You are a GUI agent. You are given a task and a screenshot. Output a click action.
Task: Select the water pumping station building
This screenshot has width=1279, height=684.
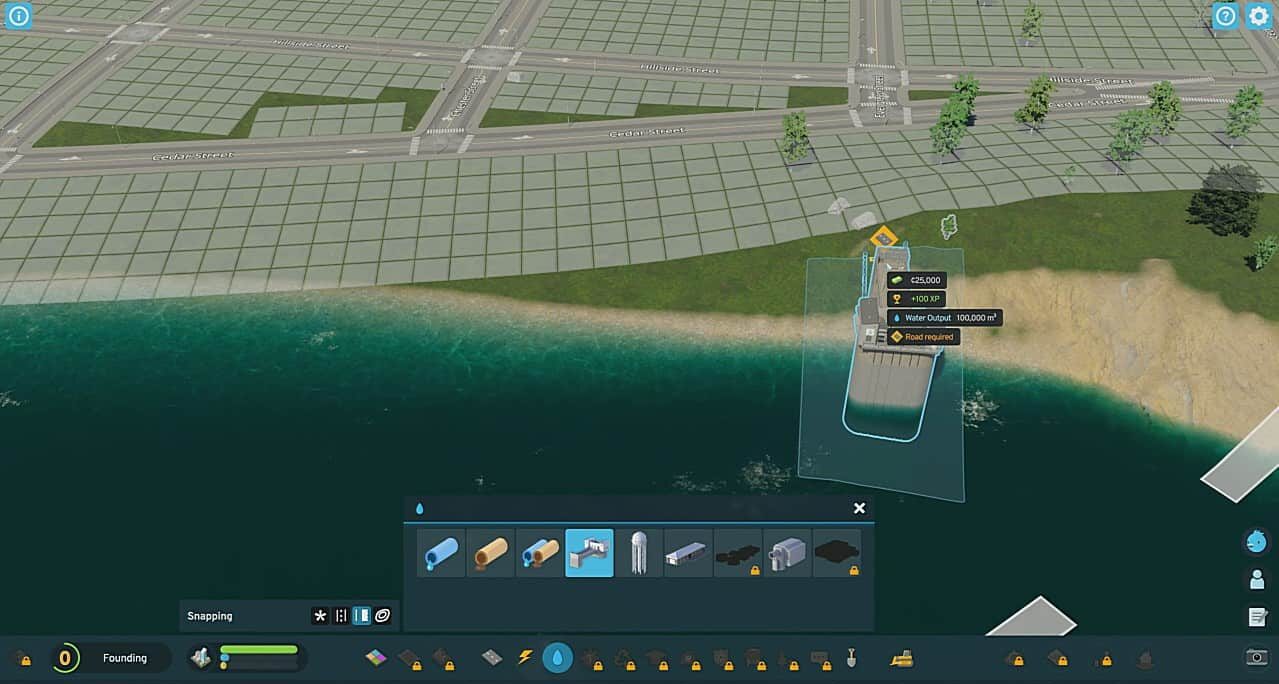(589, 553)
